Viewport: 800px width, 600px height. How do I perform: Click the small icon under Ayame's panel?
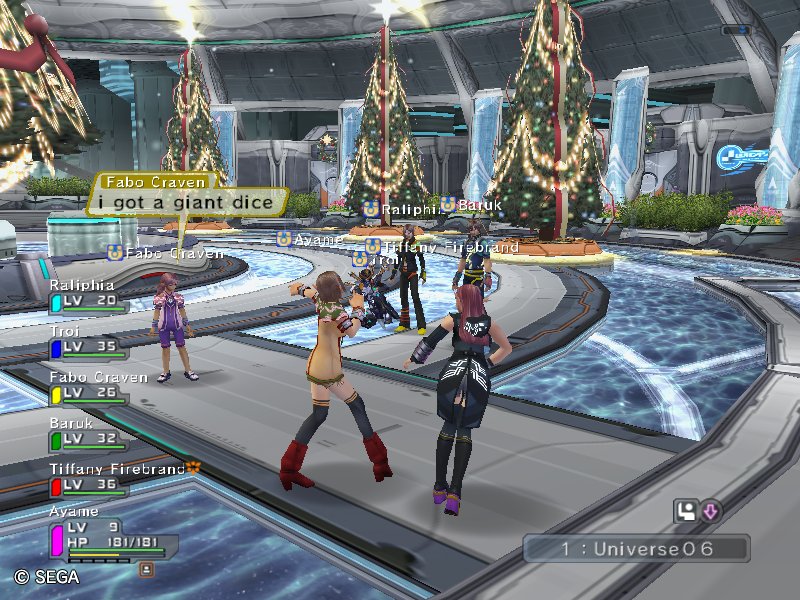point(147,569)
